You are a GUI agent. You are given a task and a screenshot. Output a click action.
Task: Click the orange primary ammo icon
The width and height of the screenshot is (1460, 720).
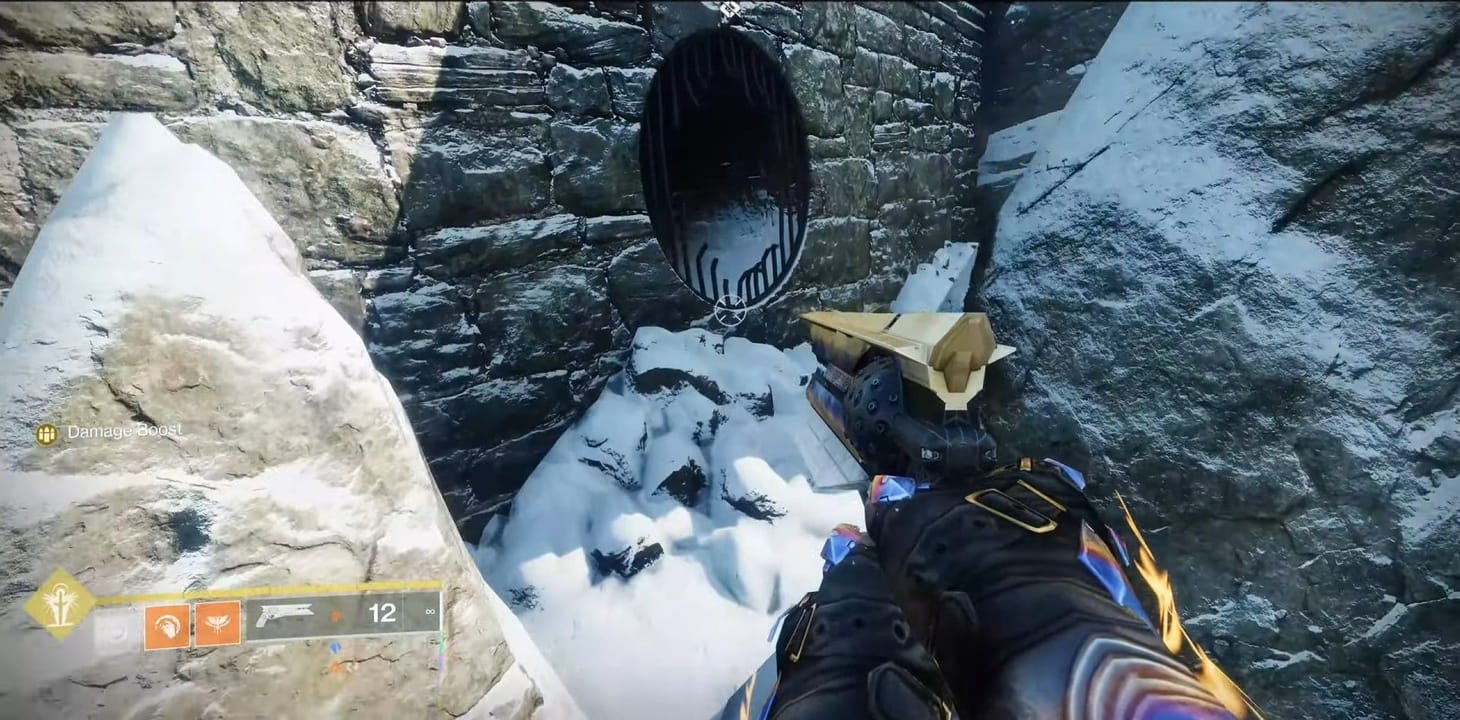[336, 613]
